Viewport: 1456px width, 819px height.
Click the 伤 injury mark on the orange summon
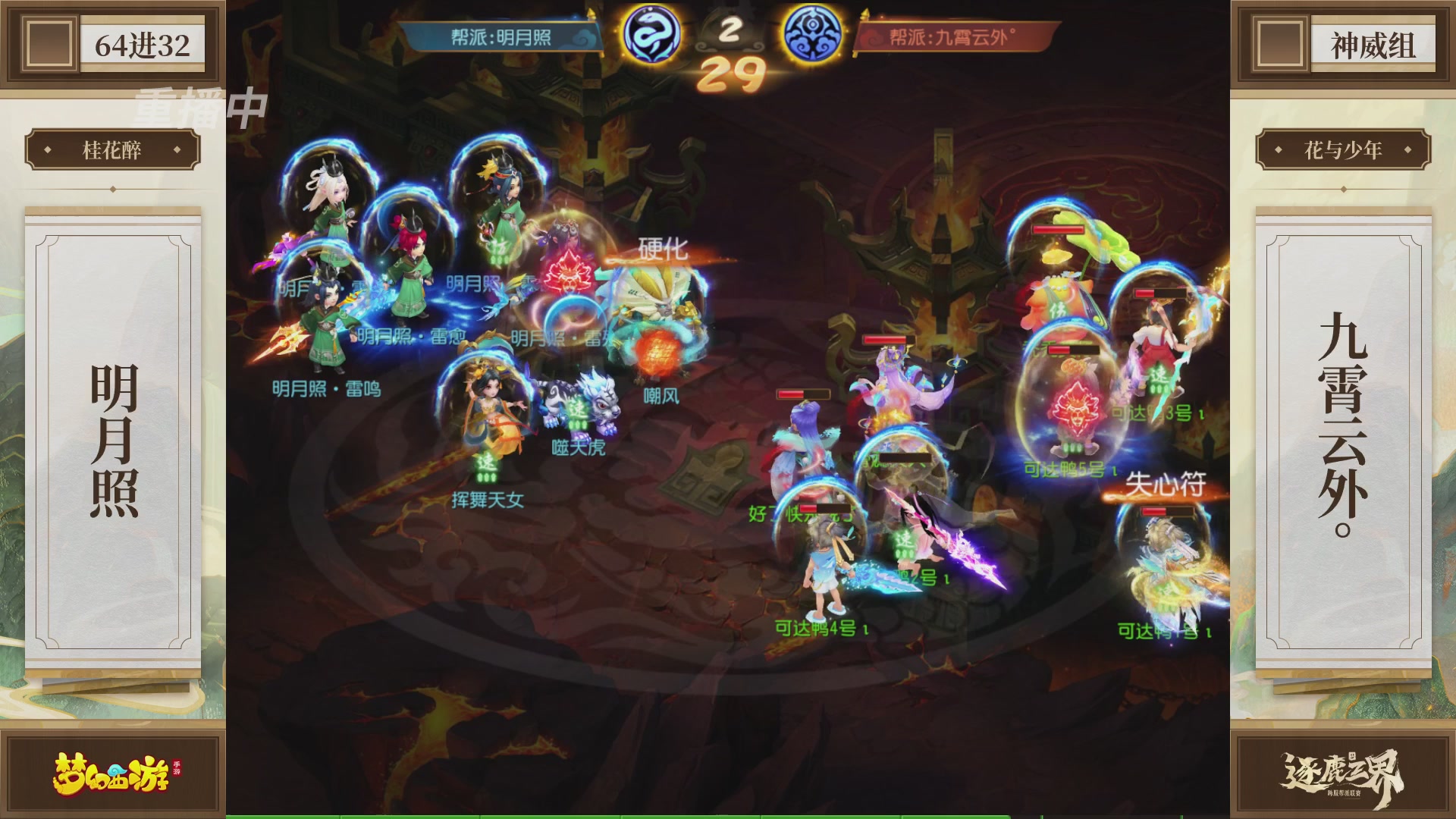tap(1057, 309)
